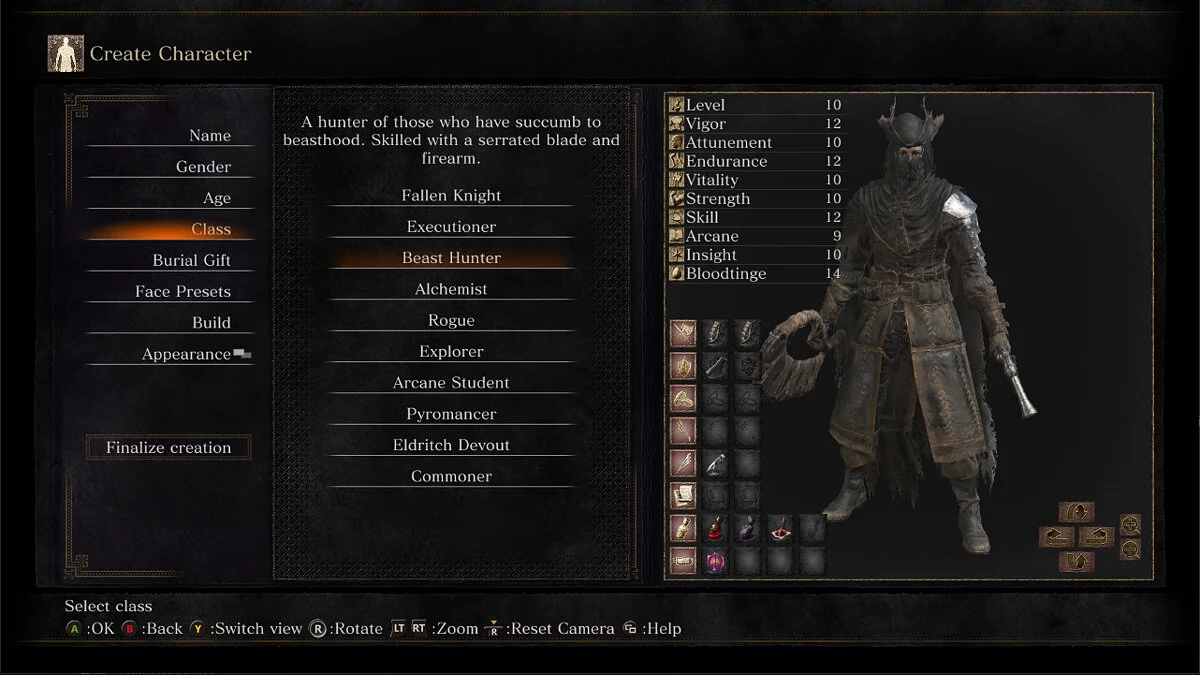
Task: Click the zoom-in magnifier camera button
Action: point(1130,524)
